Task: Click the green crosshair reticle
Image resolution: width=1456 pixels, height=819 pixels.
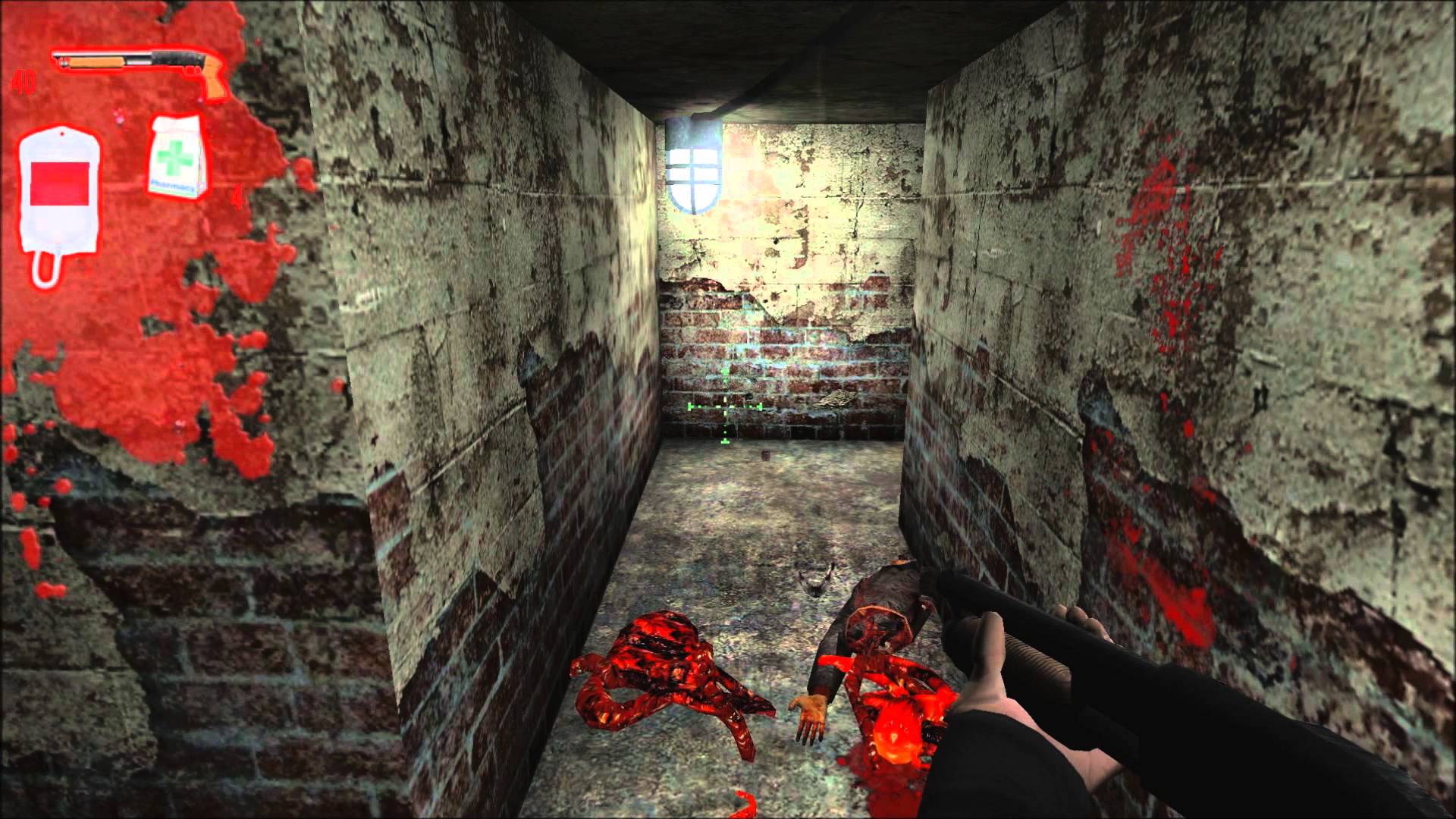Action: tap(724, 407)
